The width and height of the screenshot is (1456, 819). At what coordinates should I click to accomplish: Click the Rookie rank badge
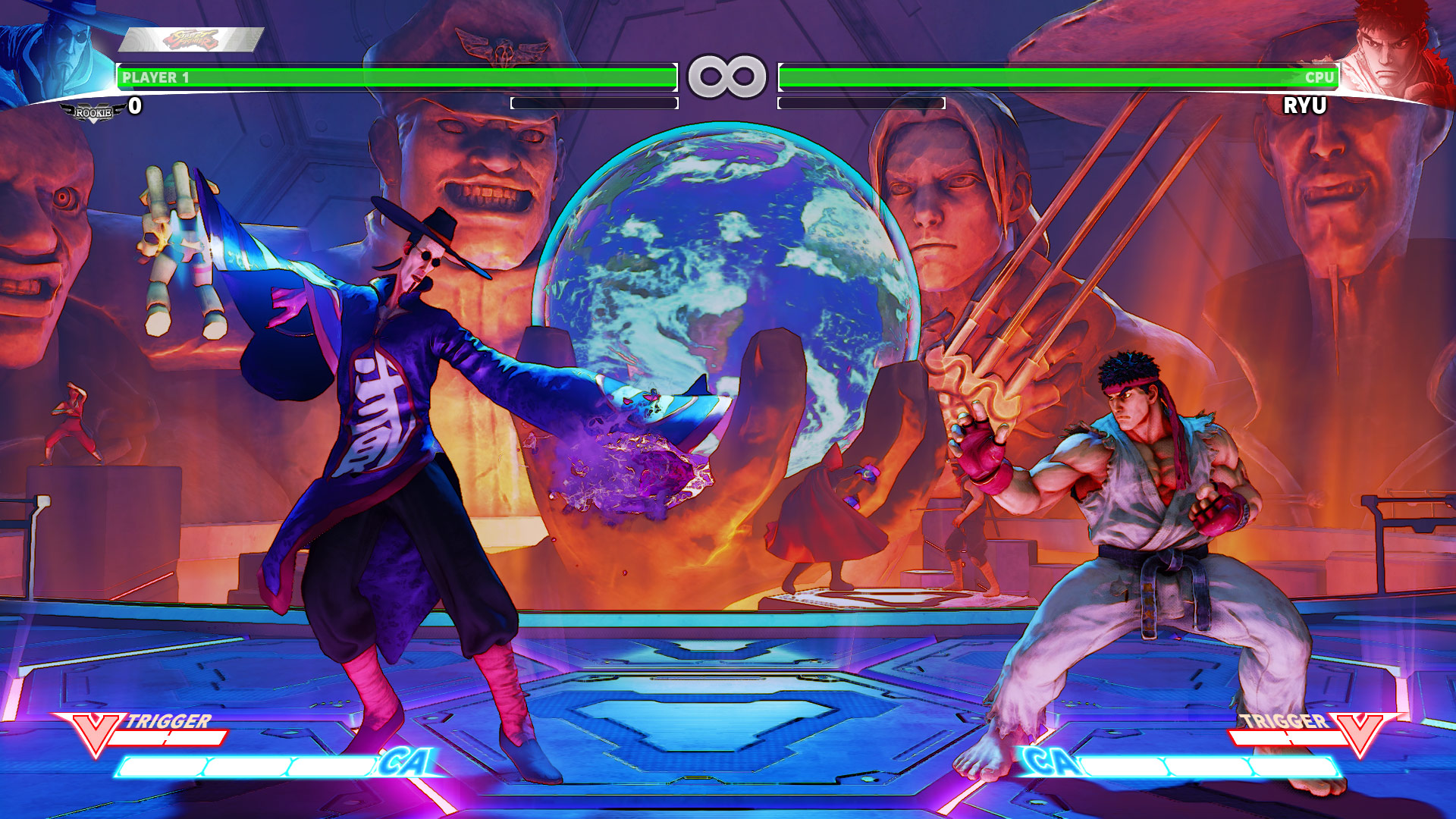(x=93, y=113)
